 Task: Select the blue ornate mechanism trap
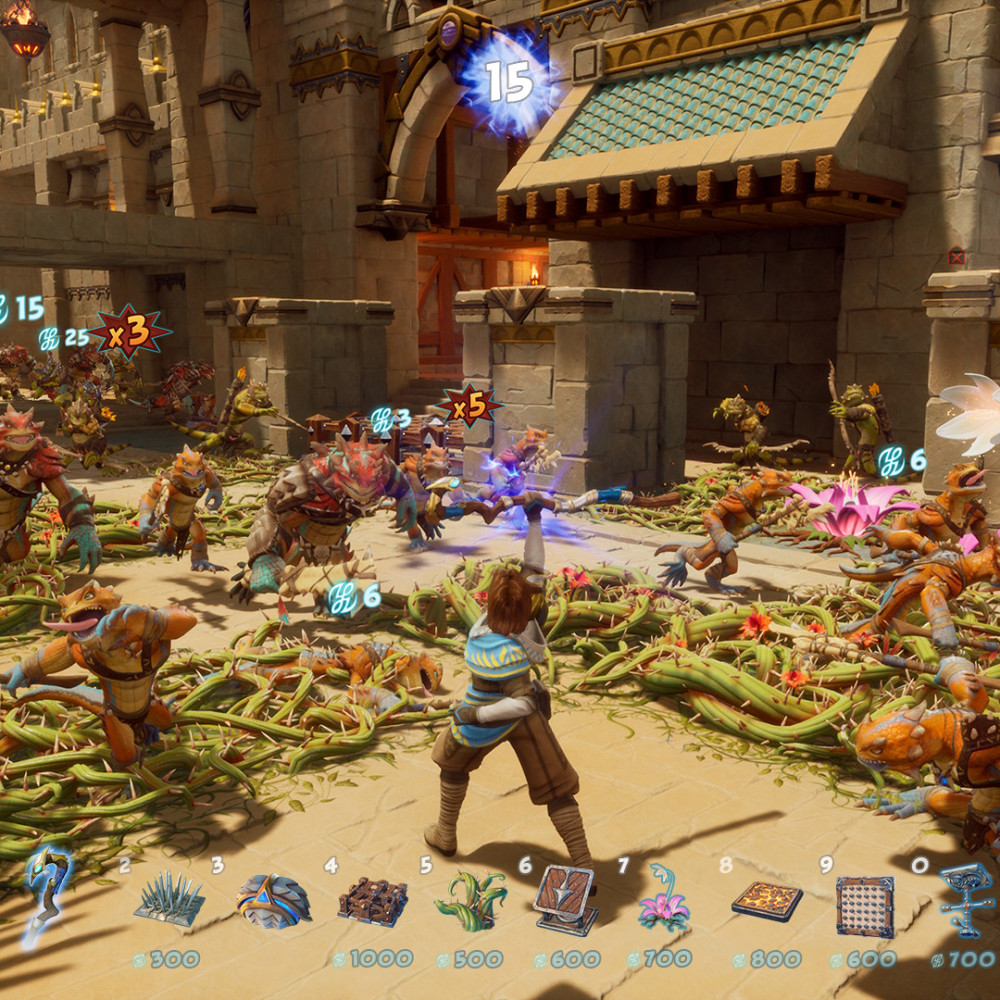click(966, 899)
